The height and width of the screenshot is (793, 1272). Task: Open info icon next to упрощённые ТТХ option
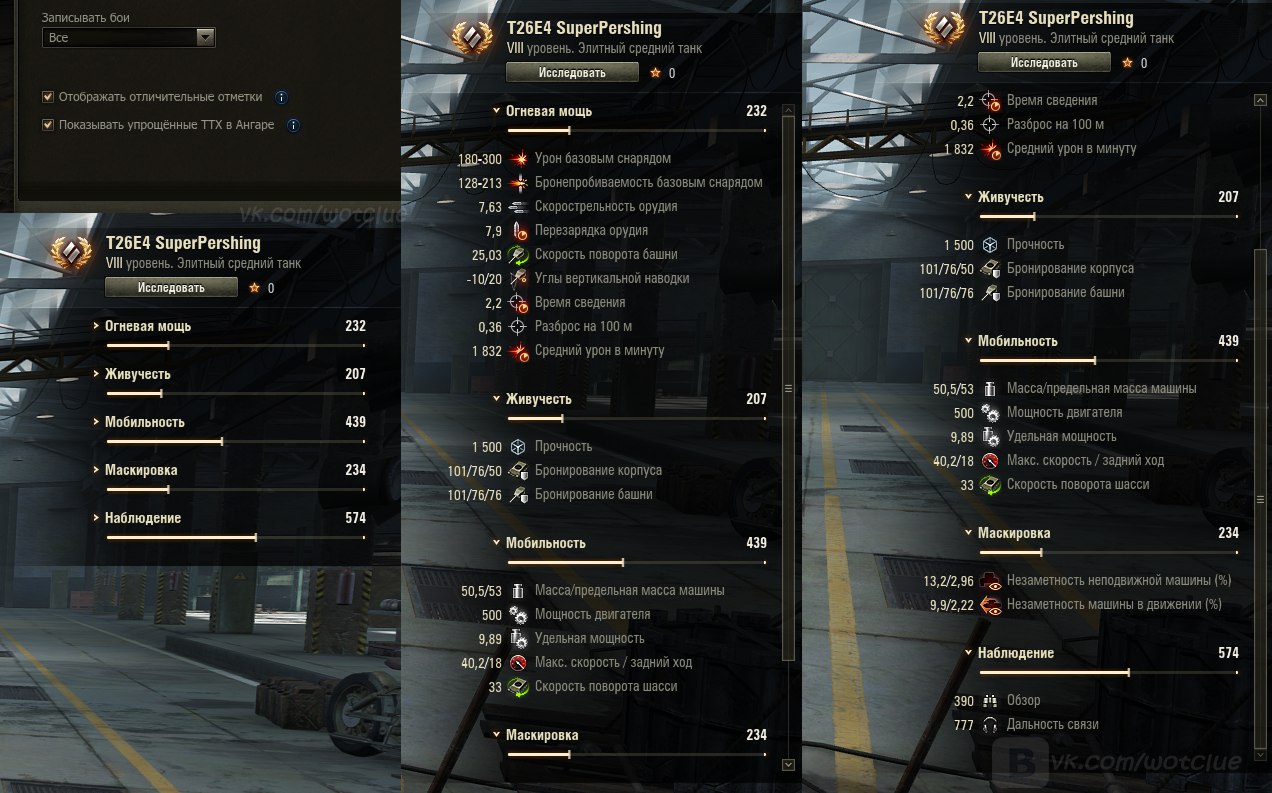coord(293,126)
